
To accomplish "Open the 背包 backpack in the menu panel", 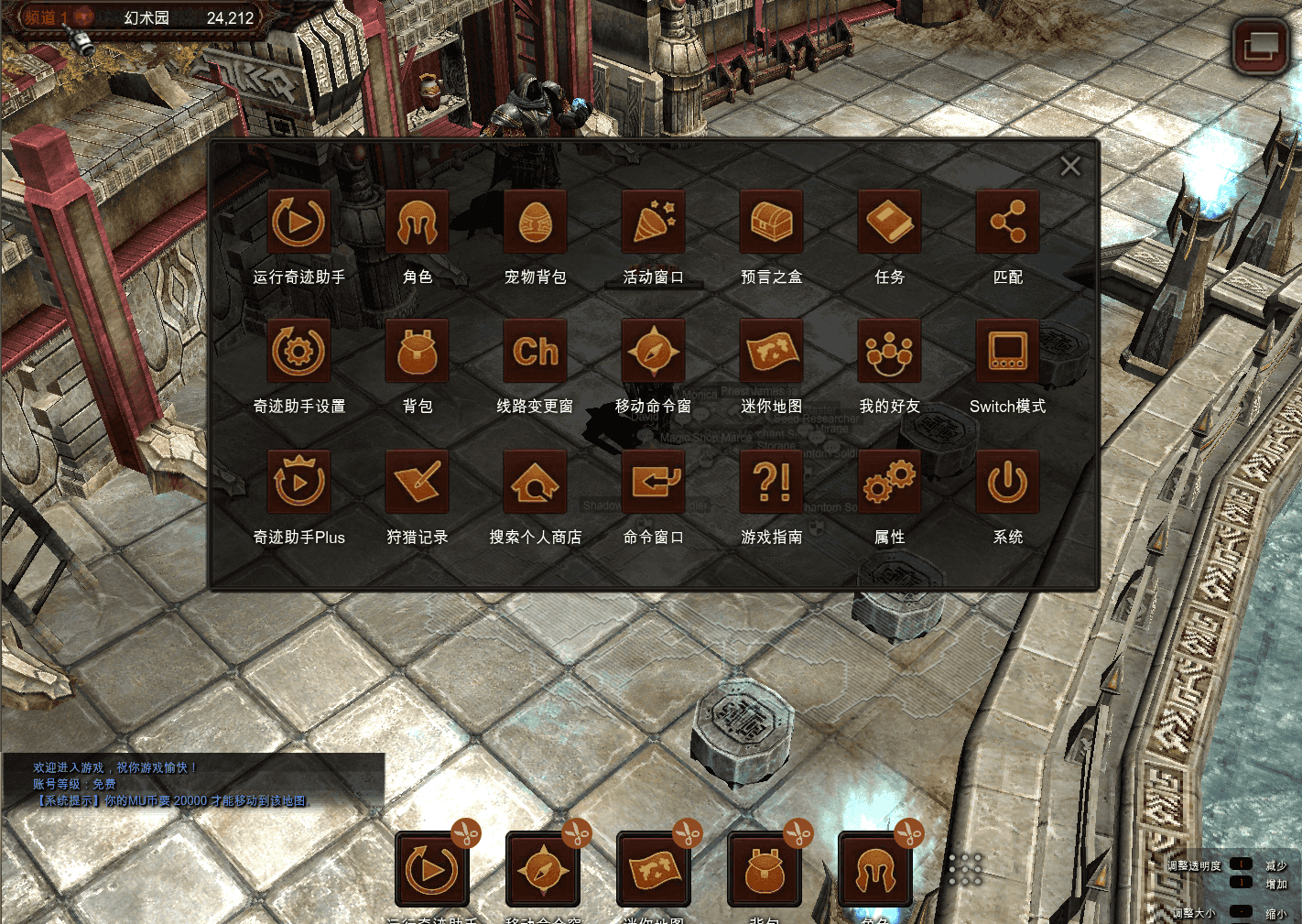I will click(x=418, y=352).
